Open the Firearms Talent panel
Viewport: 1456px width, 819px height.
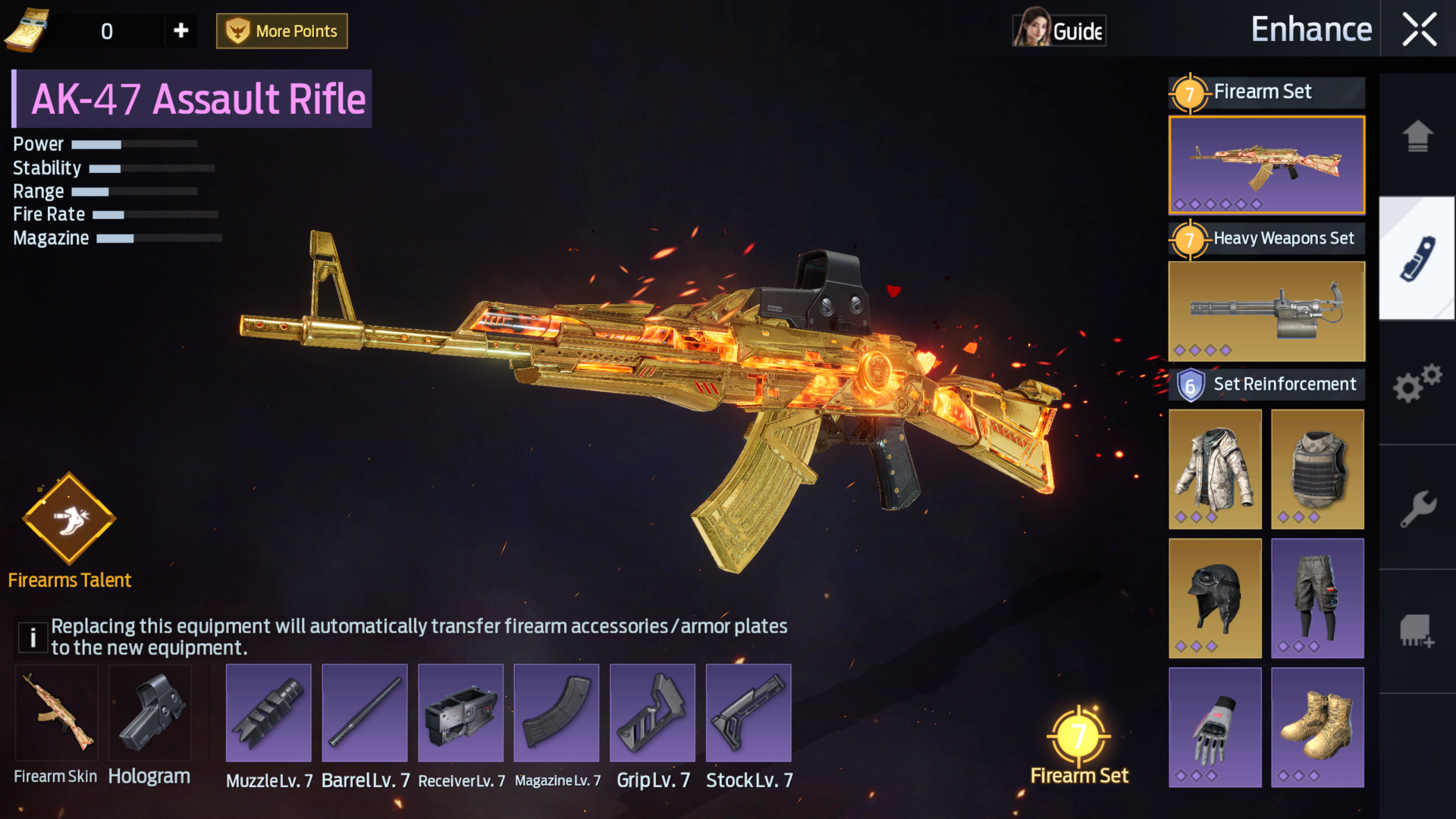69,519
